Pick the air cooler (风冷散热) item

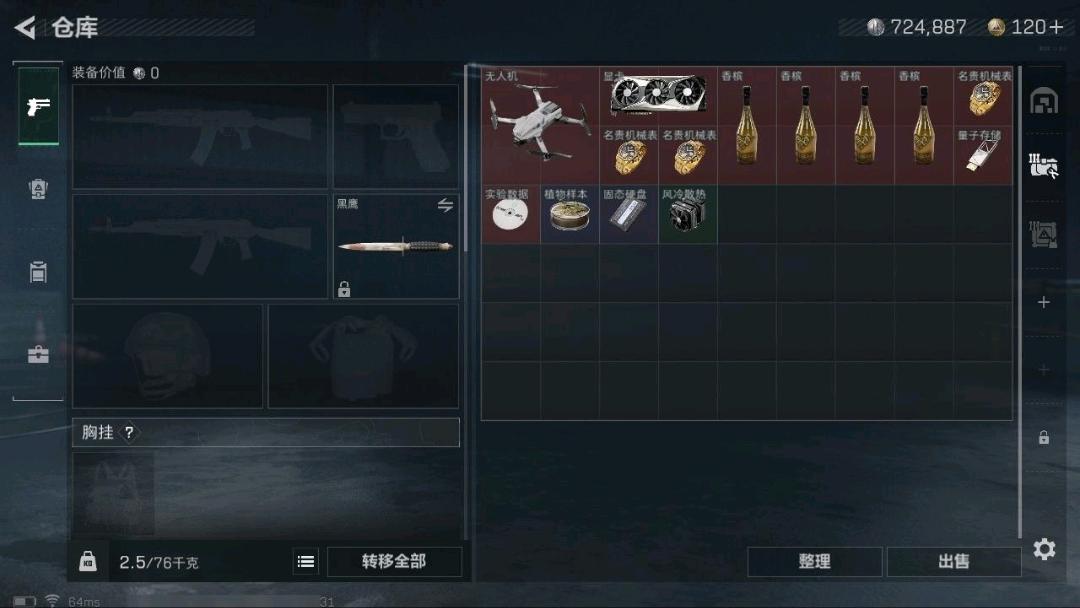tap(687, 214)
